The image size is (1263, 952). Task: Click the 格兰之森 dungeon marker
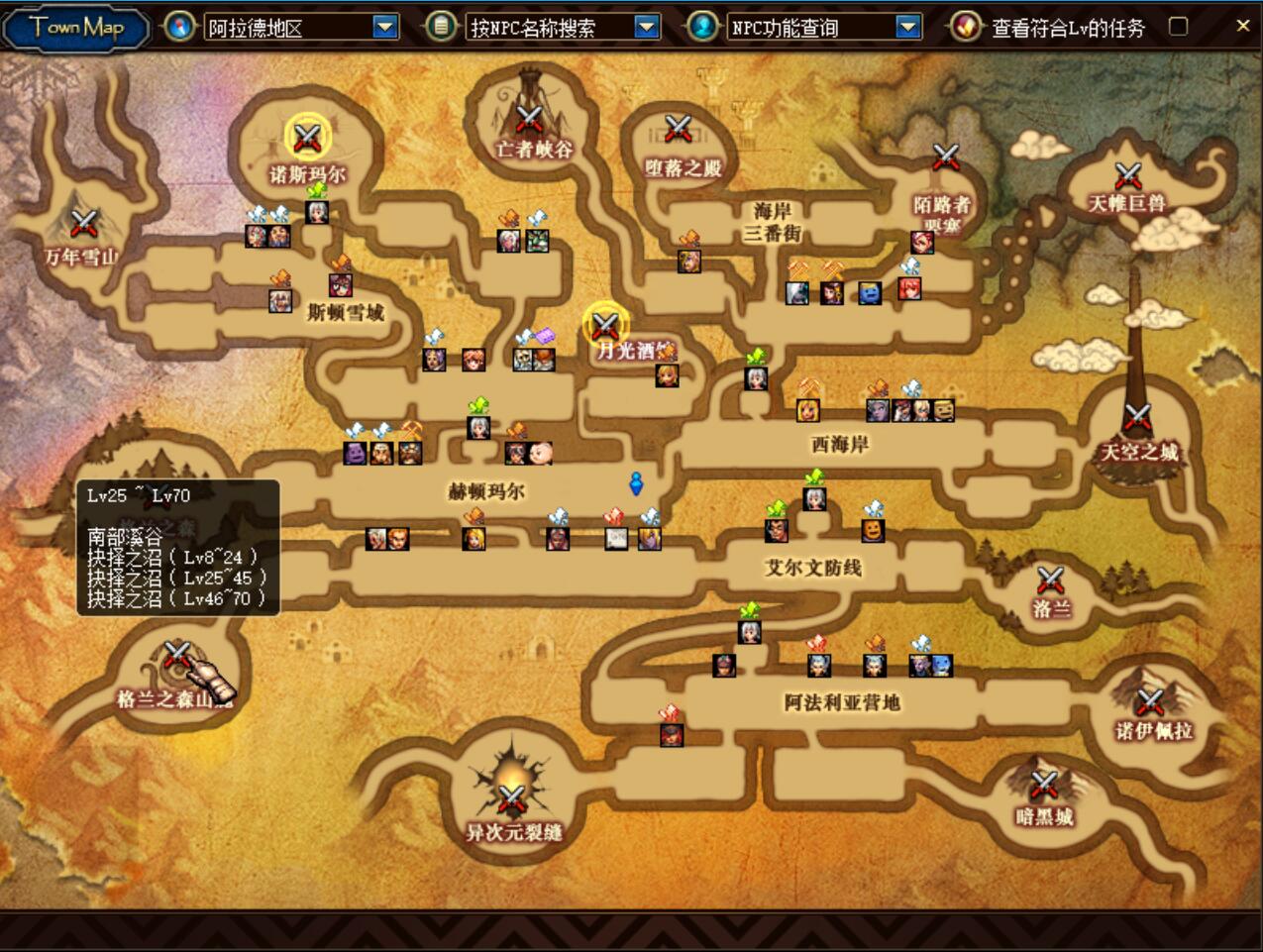pos(177,654)
